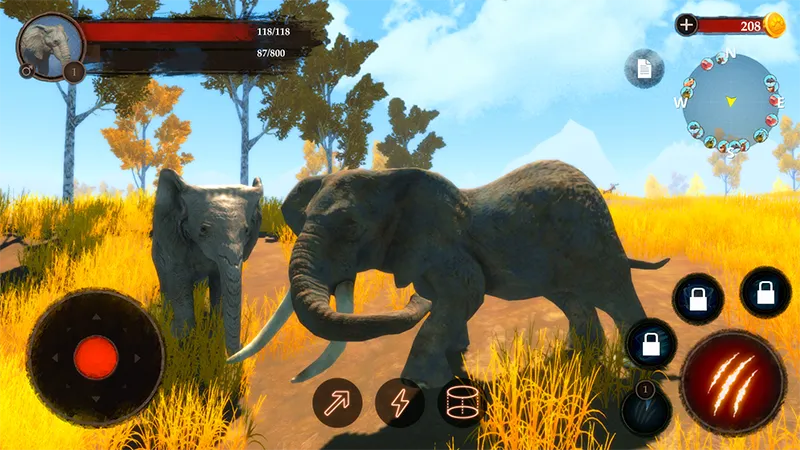Viewport: 800px width, 450px height.
Task: Attack with the red claw slash button
Action: point(732,382)
